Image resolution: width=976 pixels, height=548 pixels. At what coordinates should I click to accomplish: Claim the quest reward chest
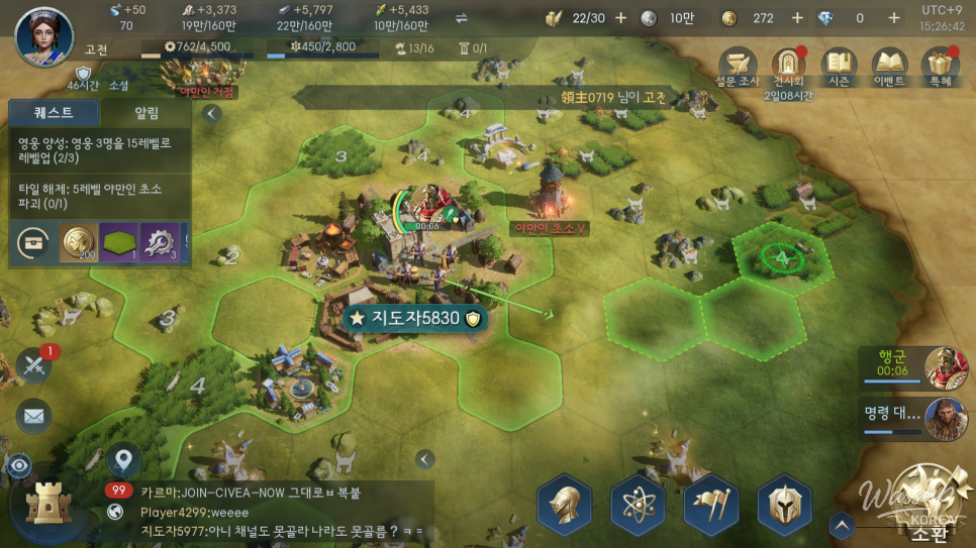tap(35, 241)
